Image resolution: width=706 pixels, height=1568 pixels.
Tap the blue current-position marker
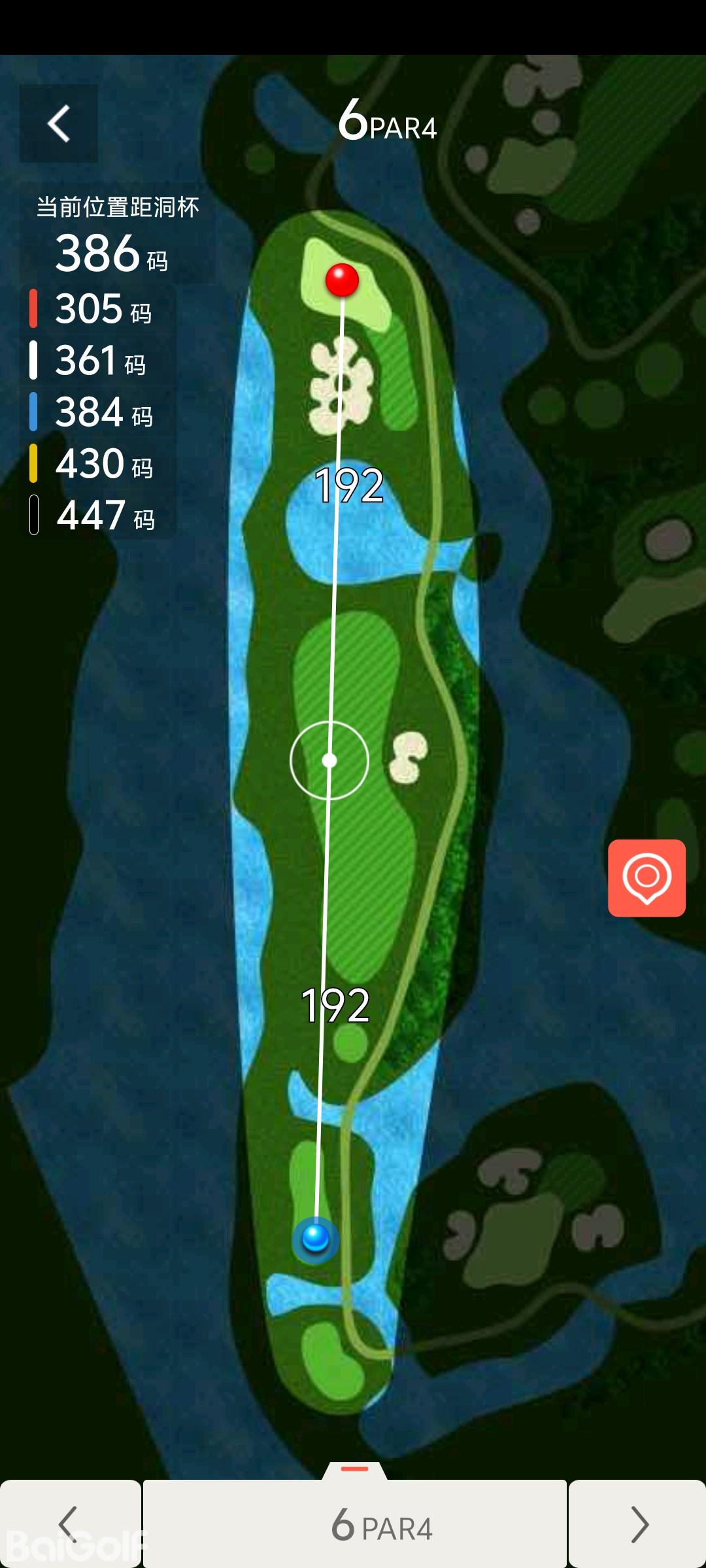click(x=315, y=1238)
